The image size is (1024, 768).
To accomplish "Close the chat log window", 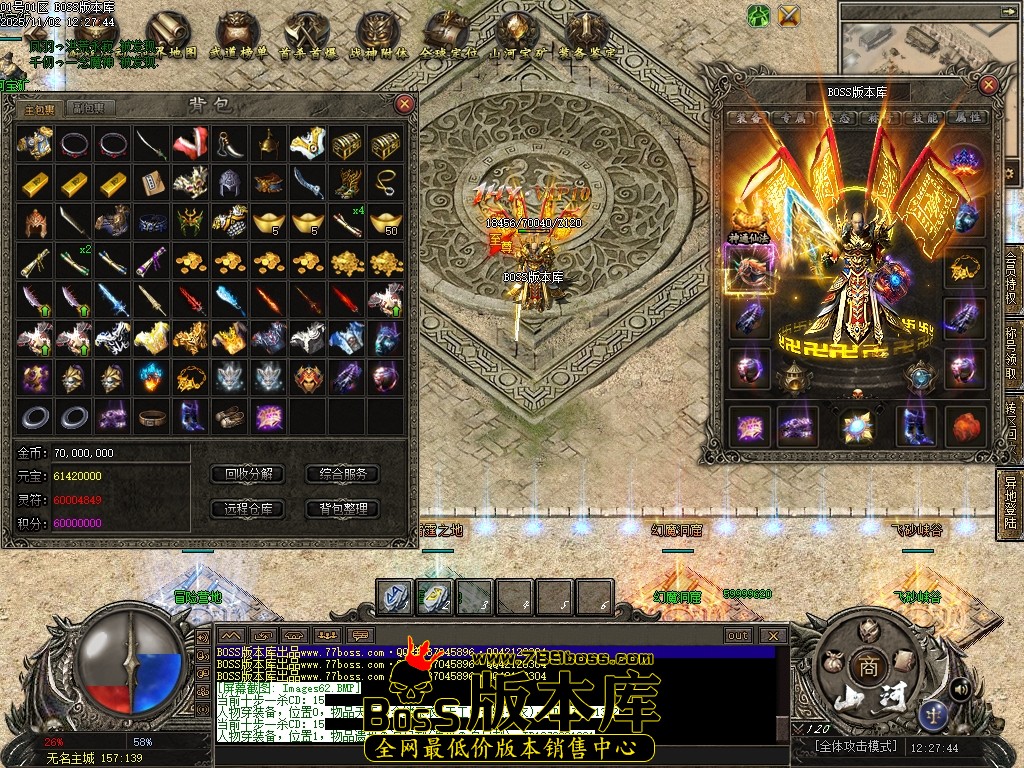I will (772, 635).
